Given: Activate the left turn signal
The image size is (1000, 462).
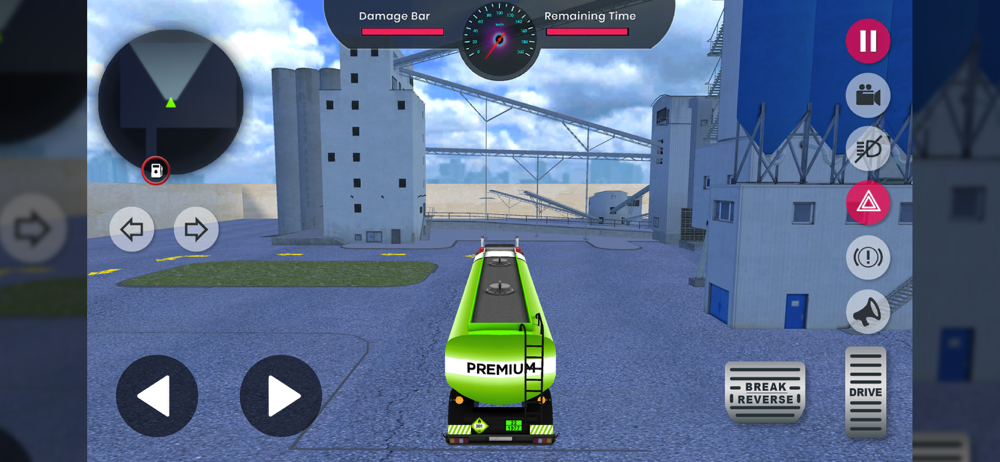Looking at the screenshot, I should (132, 230).
